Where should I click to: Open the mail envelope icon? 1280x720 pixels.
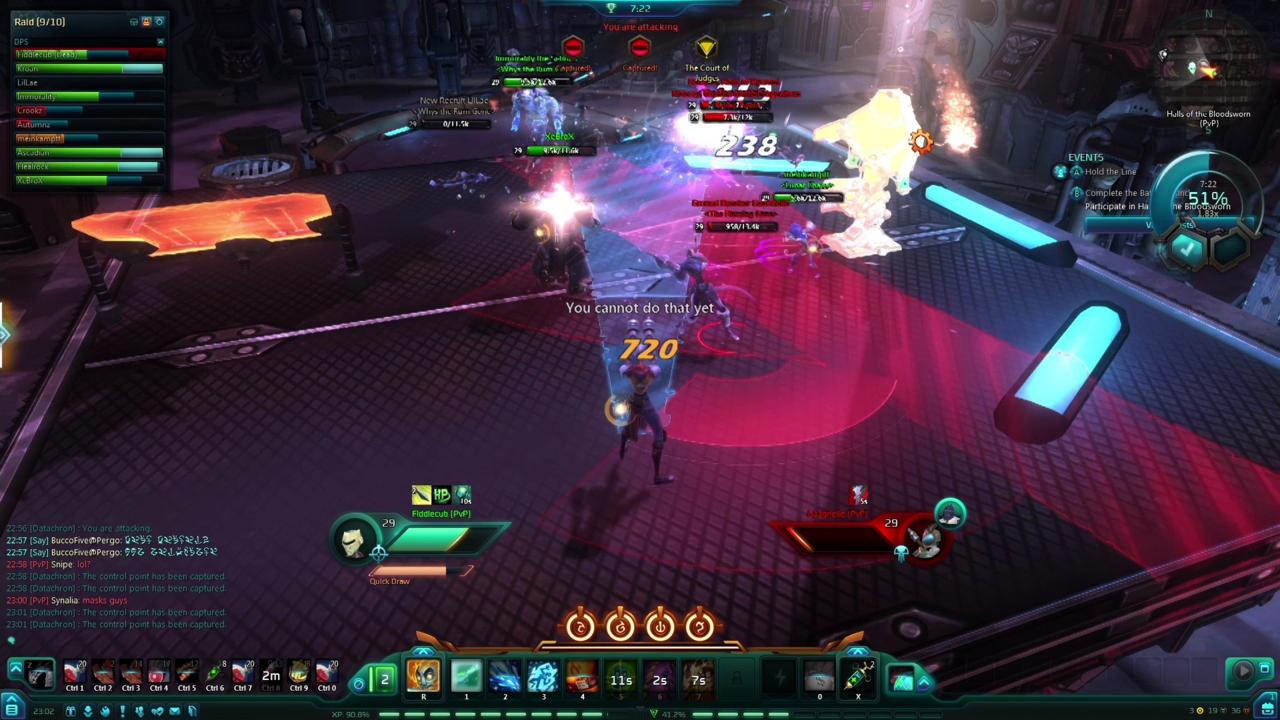pos(174,711)
